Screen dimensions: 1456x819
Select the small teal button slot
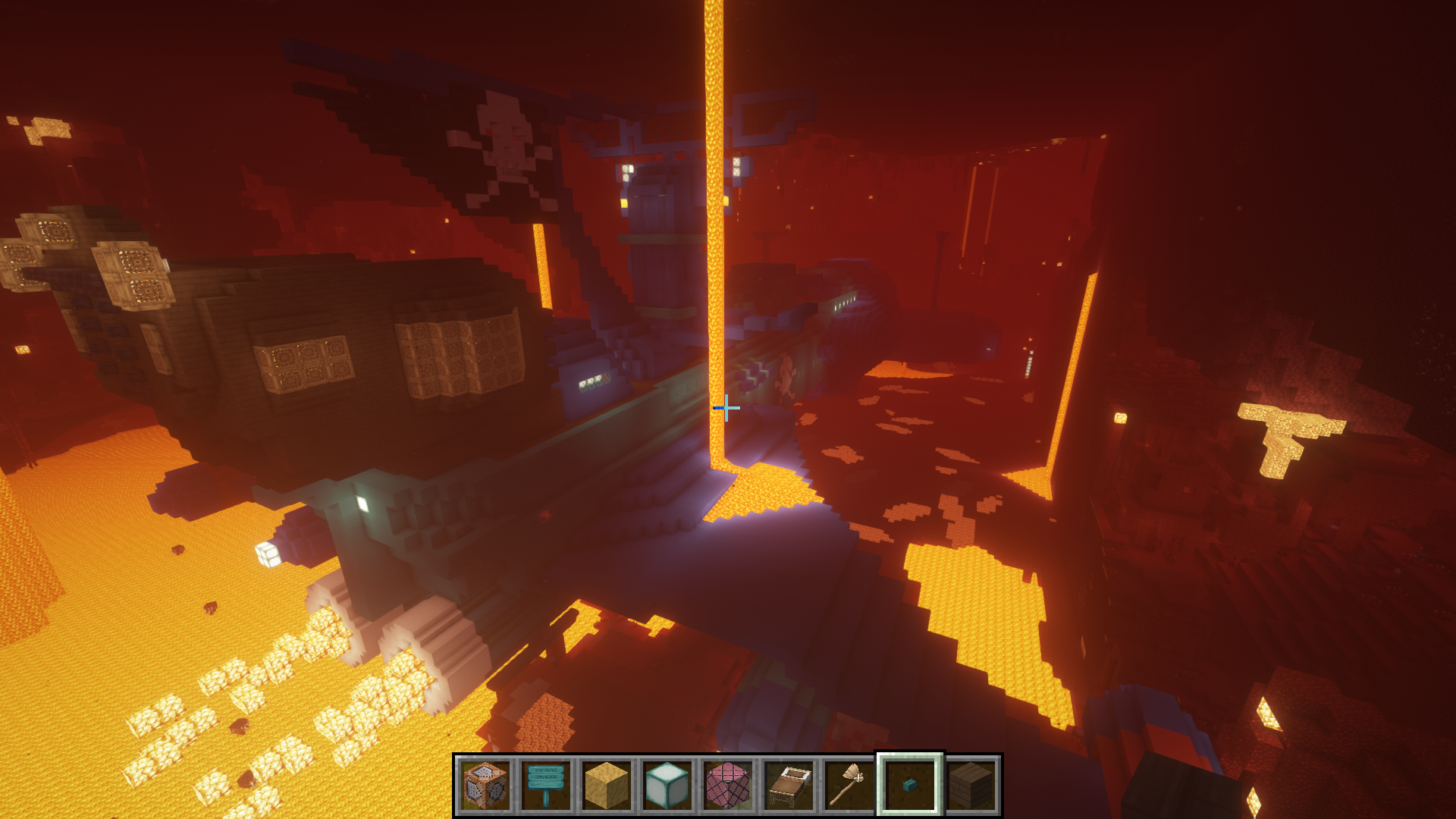pyautogui.click(x=910, y=786)
